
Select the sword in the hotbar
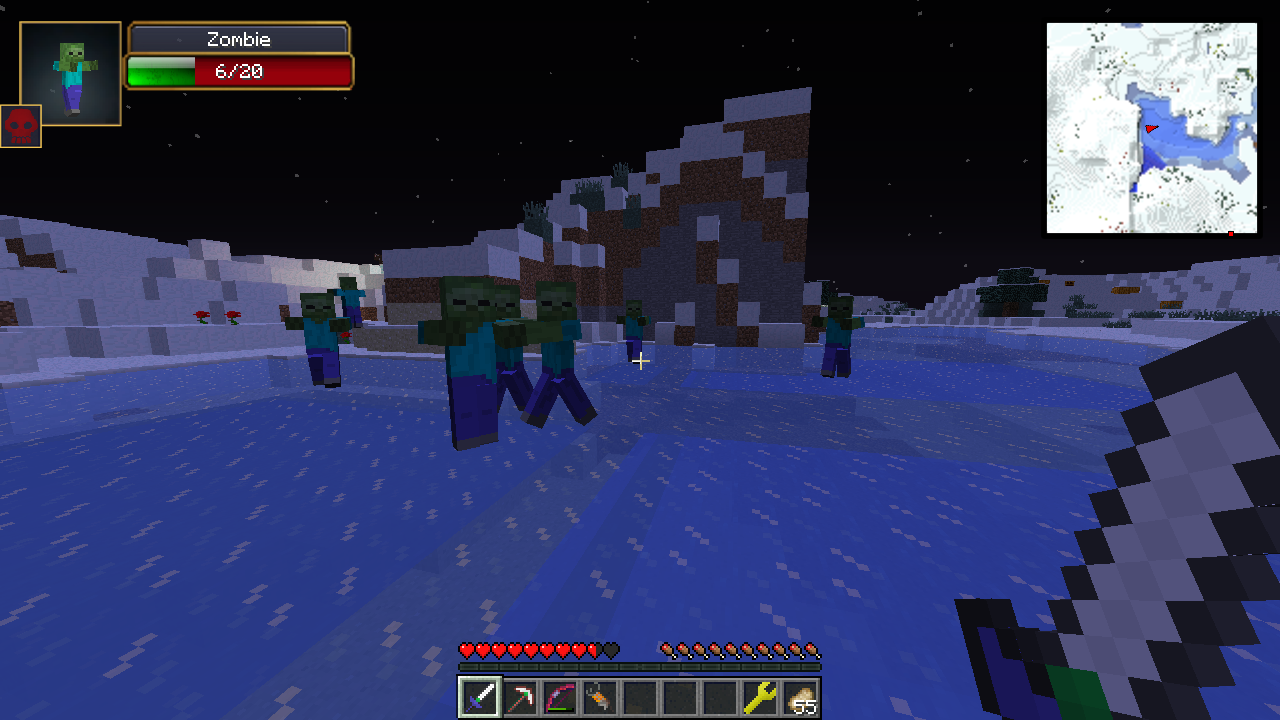(479, 697)
